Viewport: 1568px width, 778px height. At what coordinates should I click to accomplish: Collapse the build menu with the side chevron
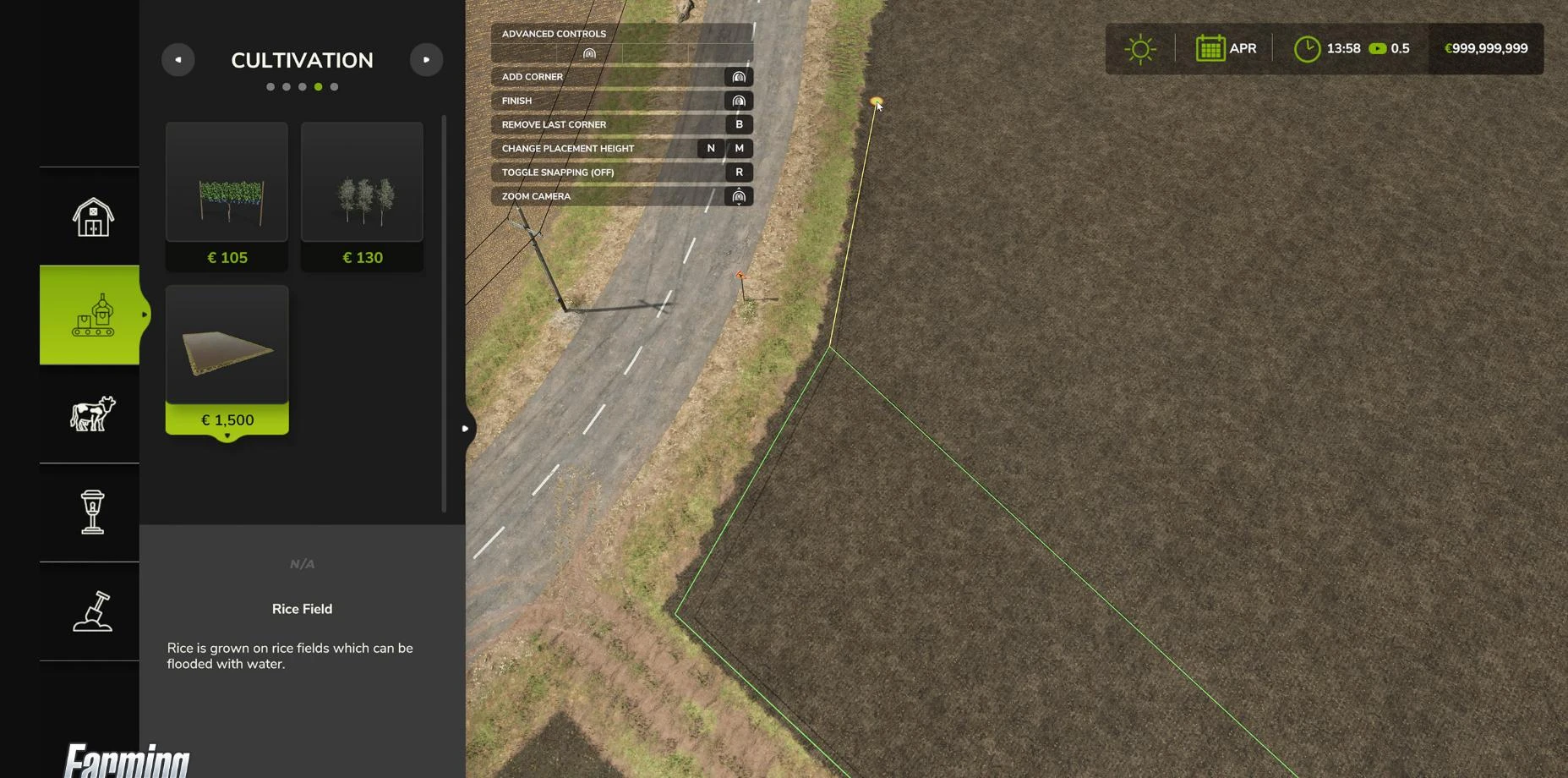tap(465, 429)
